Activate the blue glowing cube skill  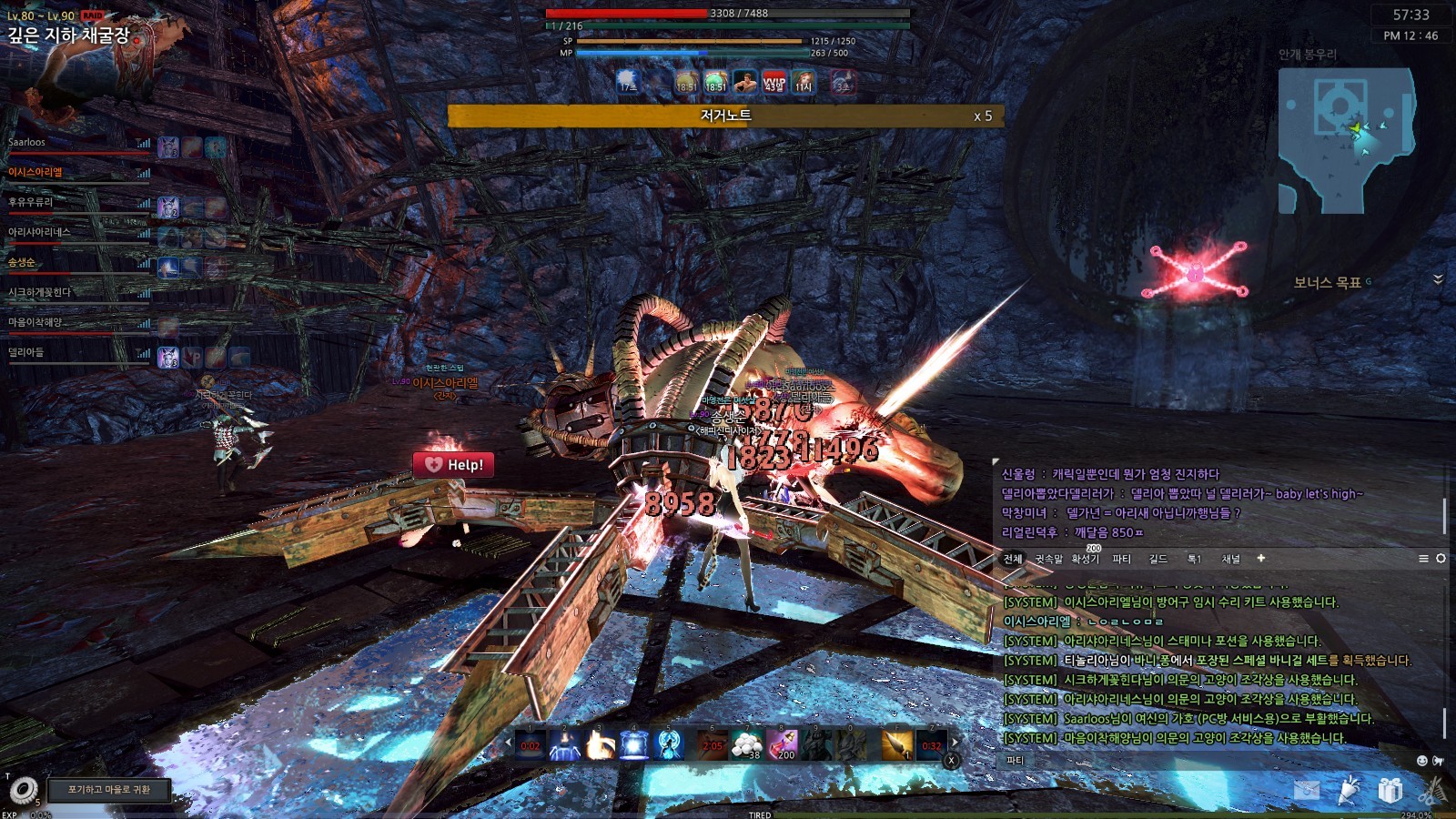[x=634, y=744]
